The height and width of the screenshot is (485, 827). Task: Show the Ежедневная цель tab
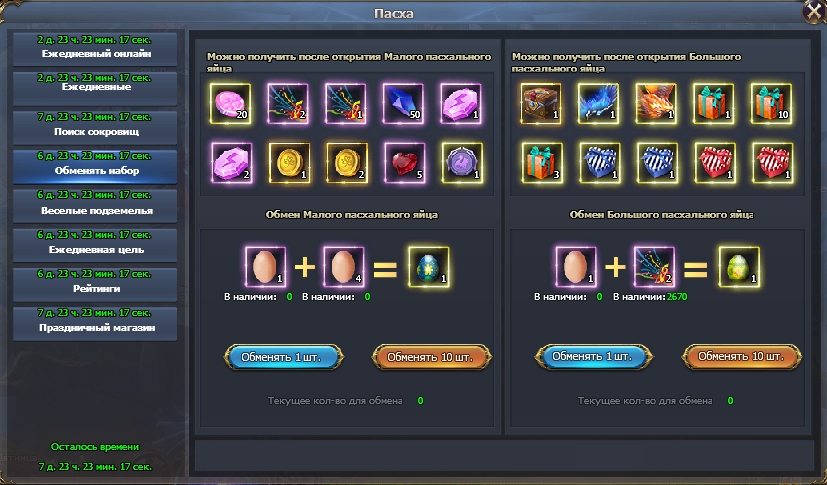[96, 244]
